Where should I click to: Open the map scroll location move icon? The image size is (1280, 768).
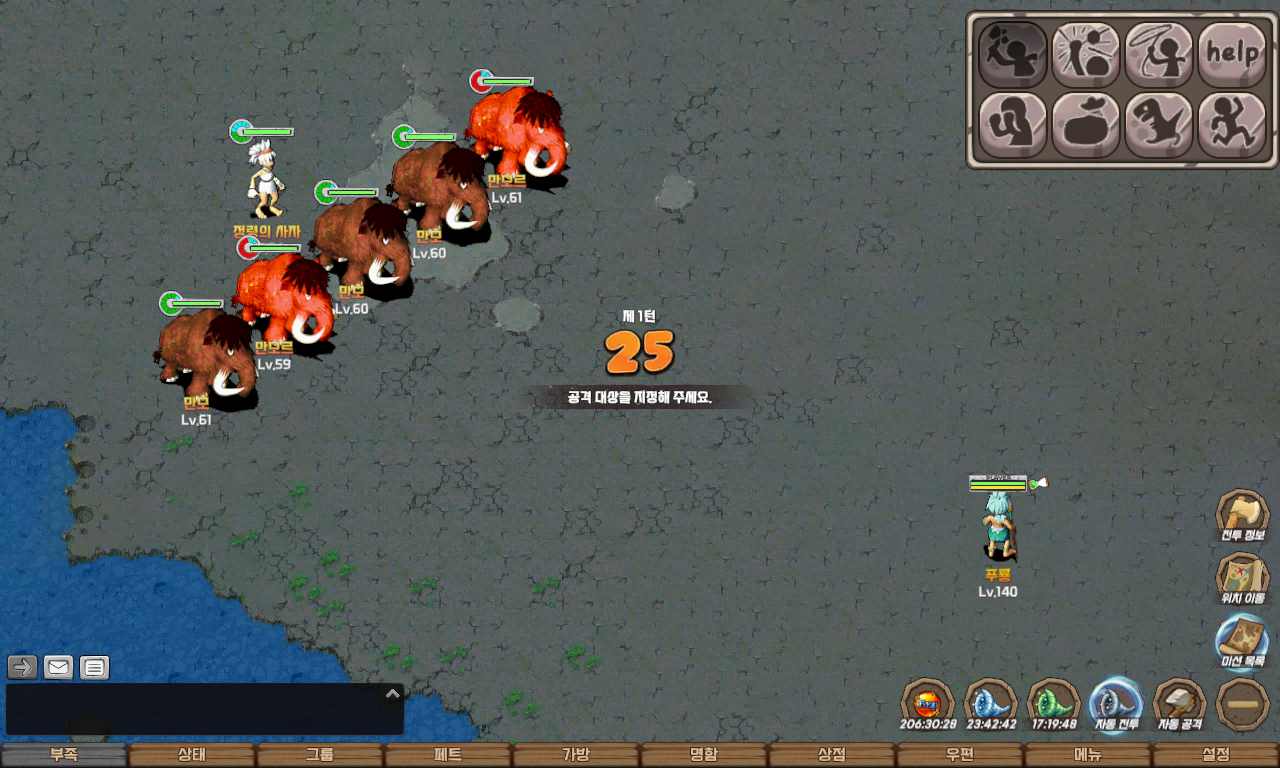click(x=1242, y=578)
